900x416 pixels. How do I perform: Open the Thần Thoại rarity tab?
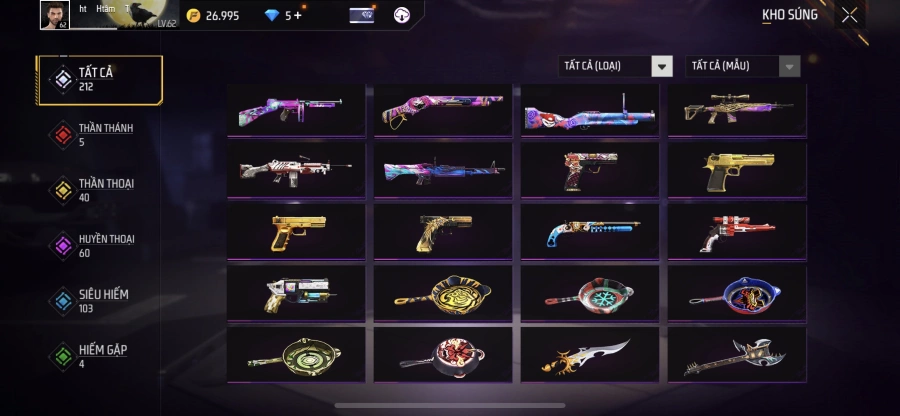click(x=99, y=190)
